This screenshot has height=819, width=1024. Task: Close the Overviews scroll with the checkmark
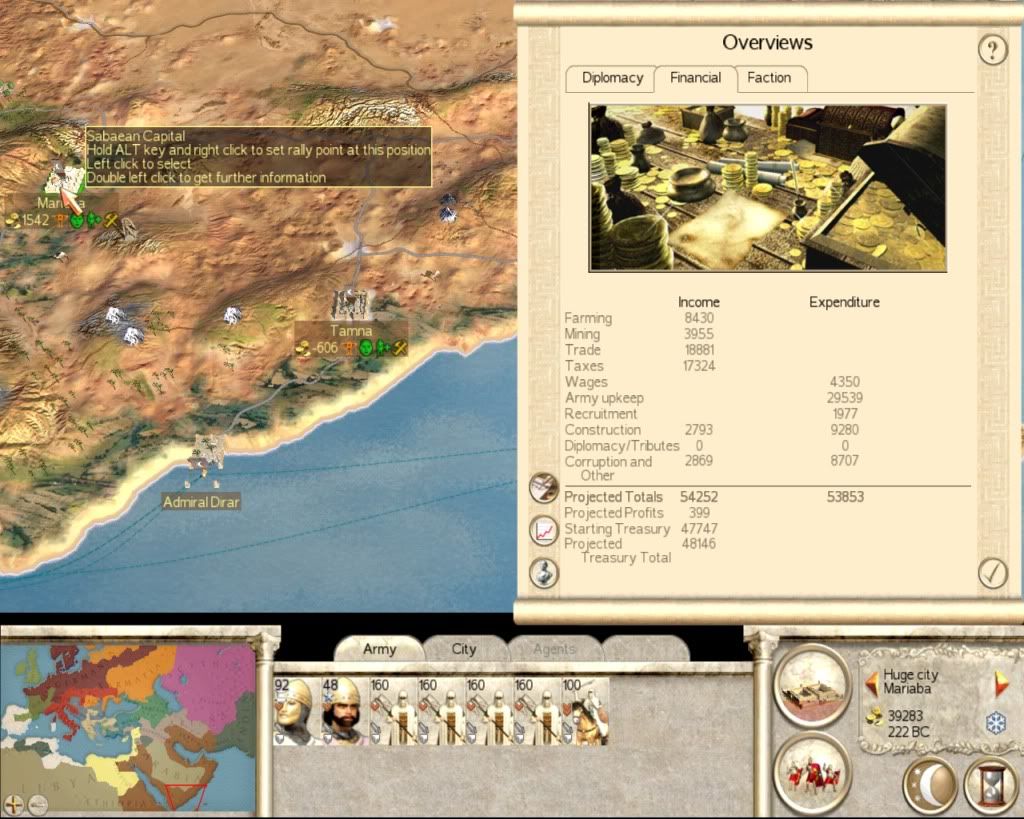(x=992, y=573)
